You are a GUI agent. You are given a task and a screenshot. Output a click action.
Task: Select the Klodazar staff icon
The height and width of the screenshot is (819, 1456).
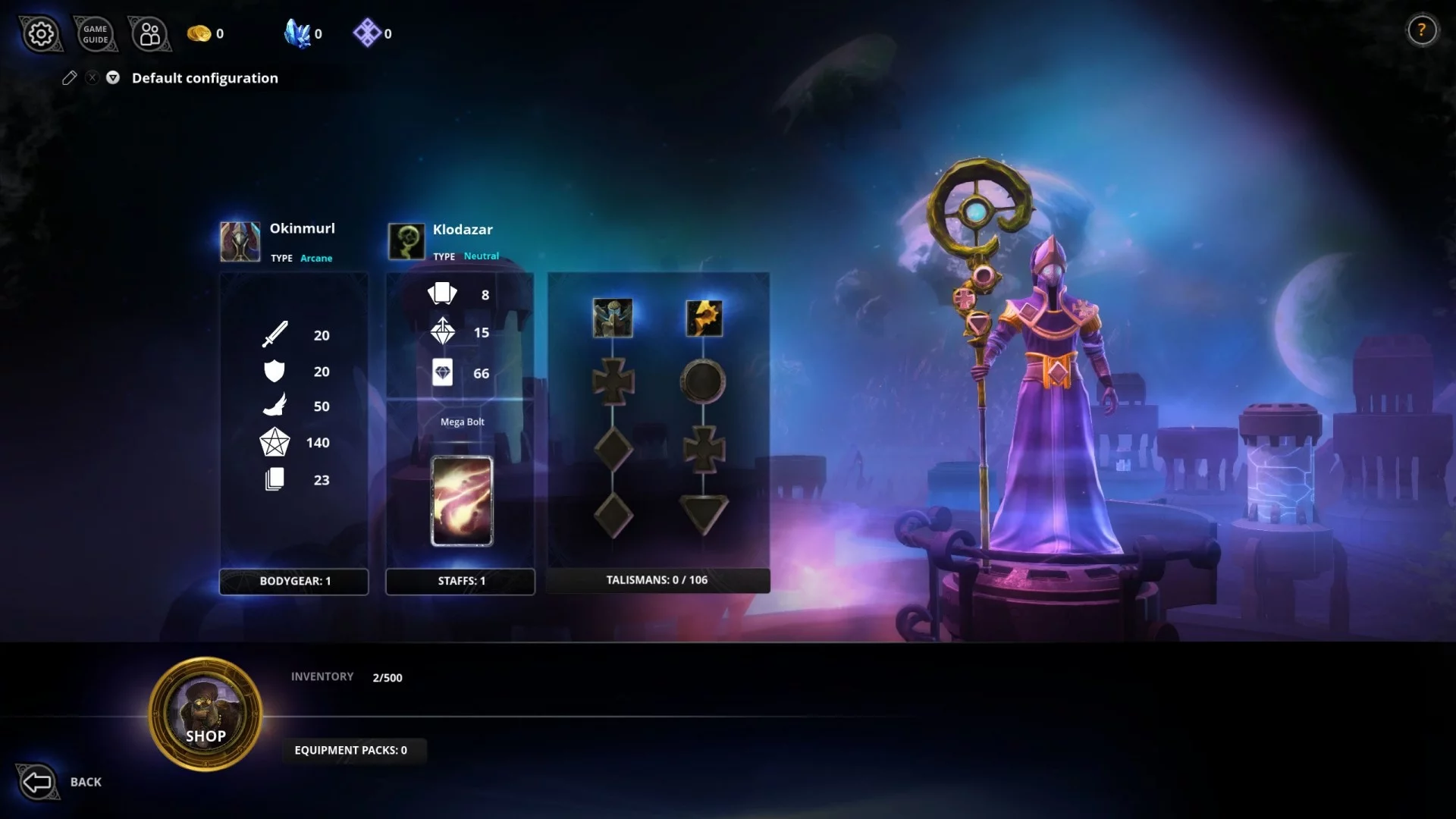406,241
